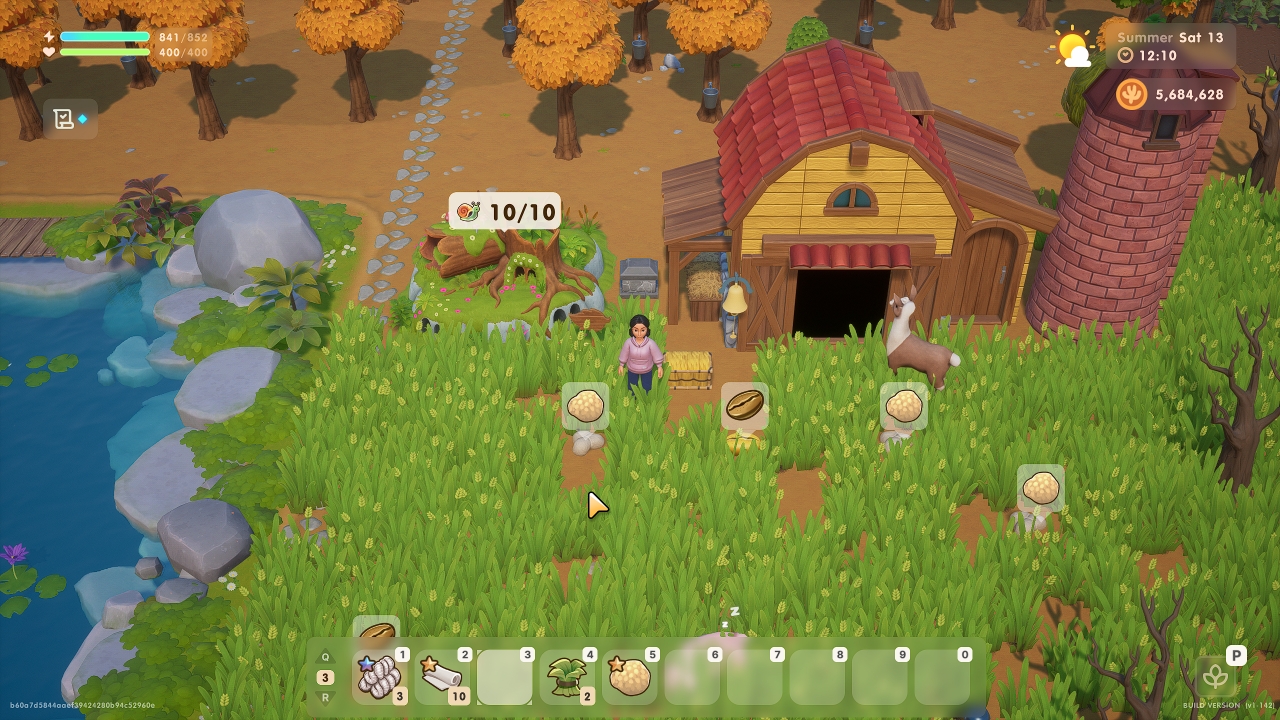
Task: Click the hotbar page 3 indicator
Action: click(x=324, y=676)
